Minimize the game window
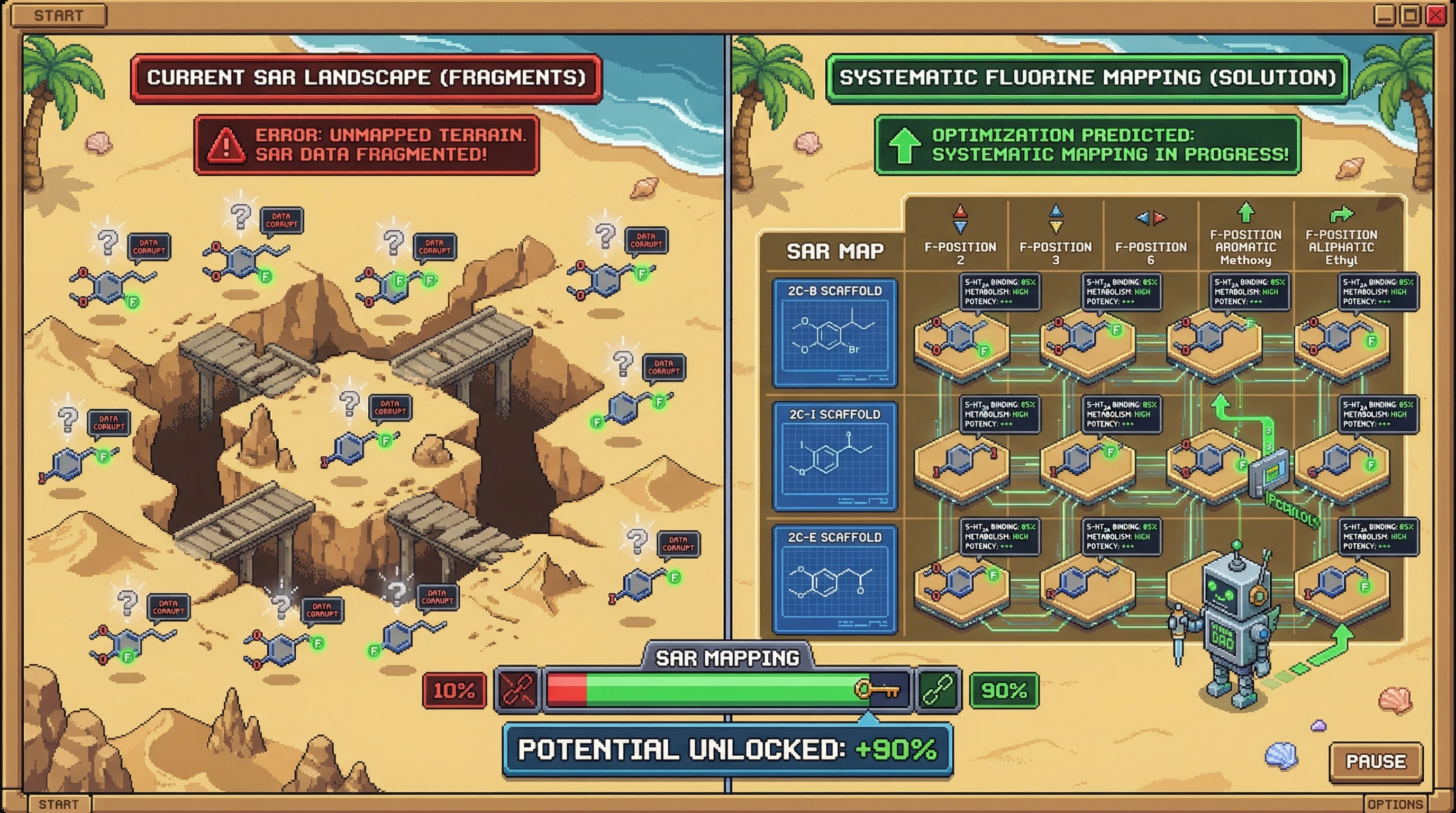 point(1384,15)
